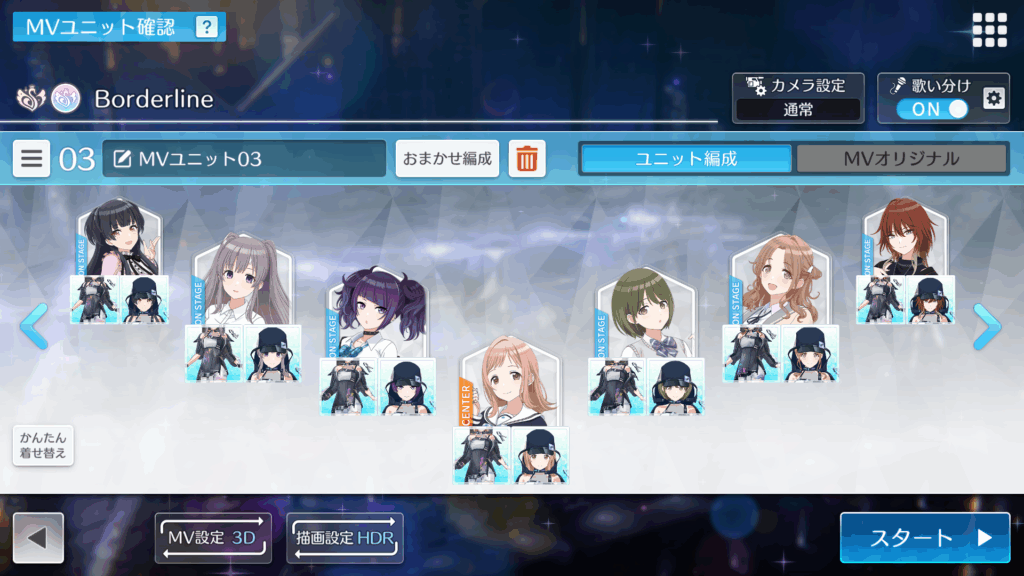Go back with the left arrow button
The height and width of the screenshot is (576, 1024).
(x=38, y=538)
